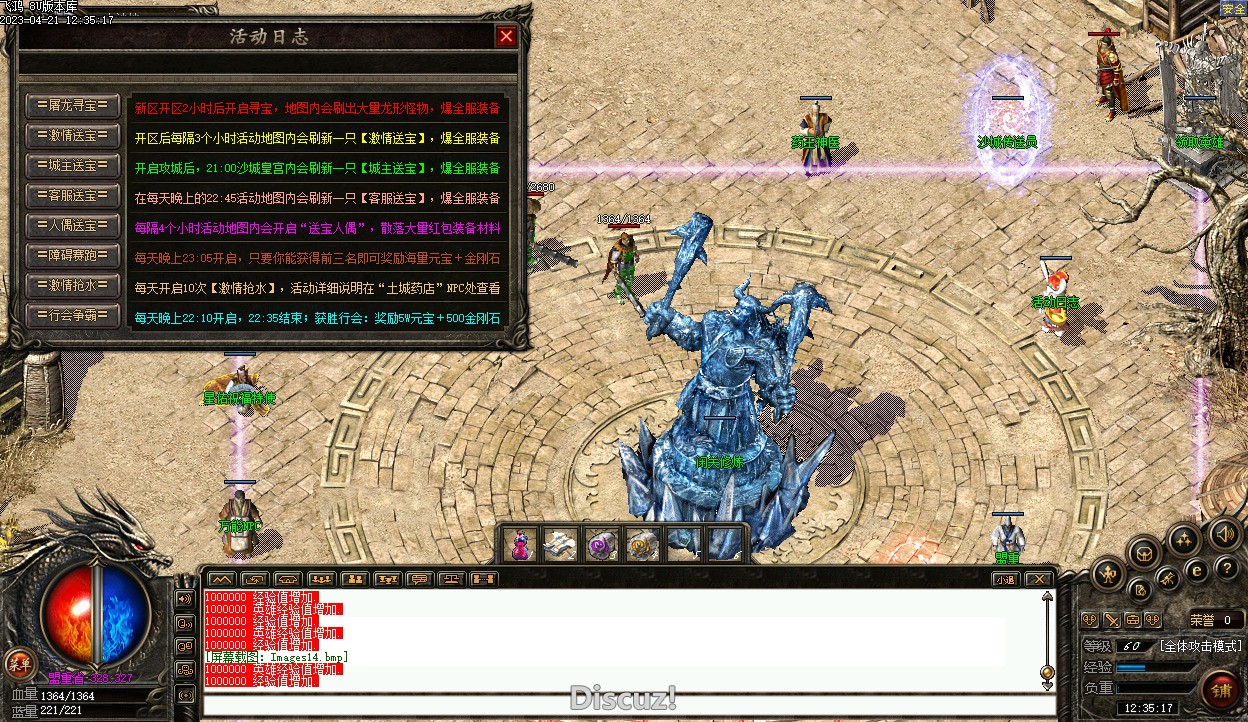Choose the 城主送宝 event button
This screenshot has width=1248, height=722.
(x=73, y=166)
